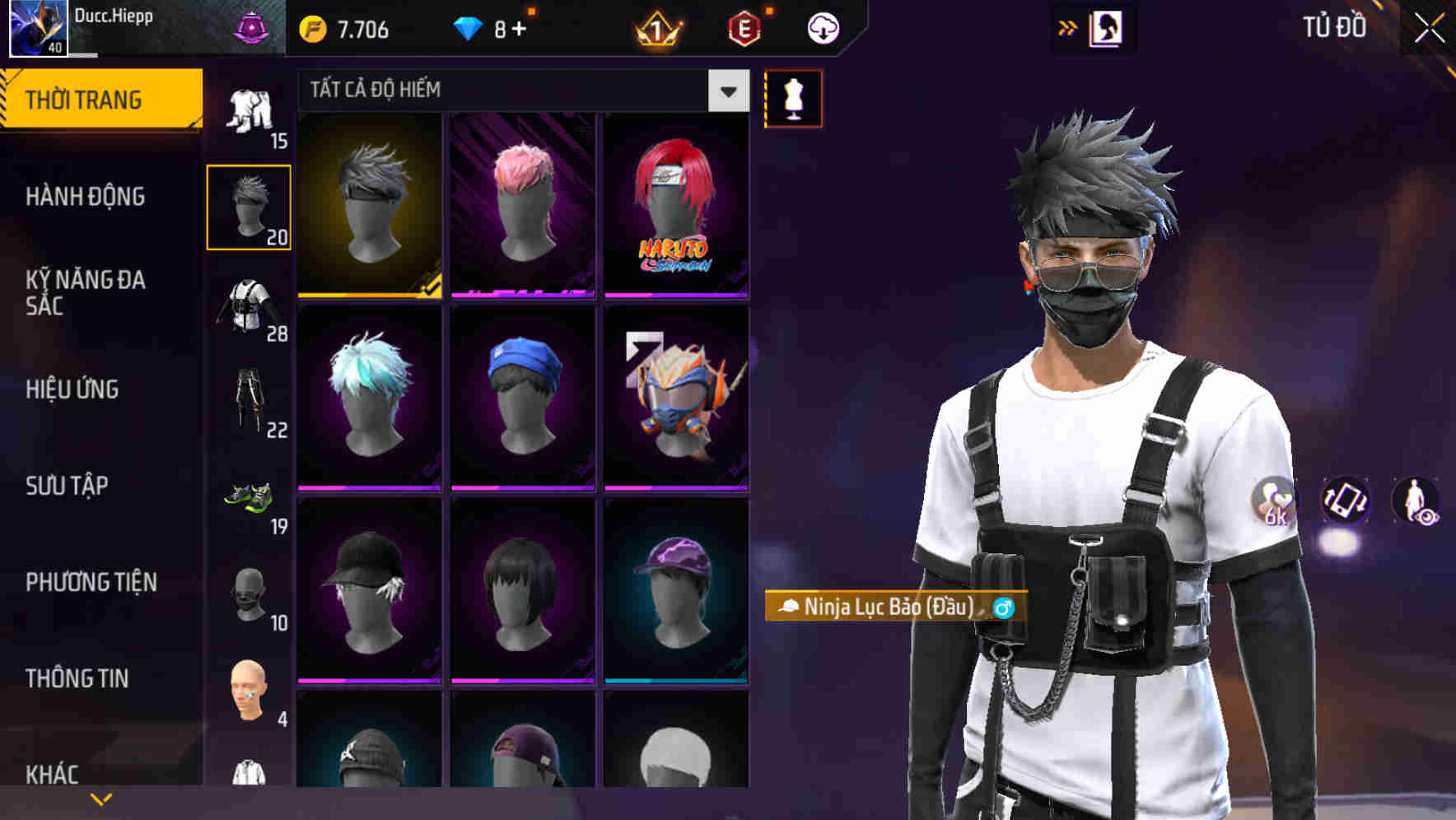Select the Naruto Shippuden red hair thumbnail

675,206
